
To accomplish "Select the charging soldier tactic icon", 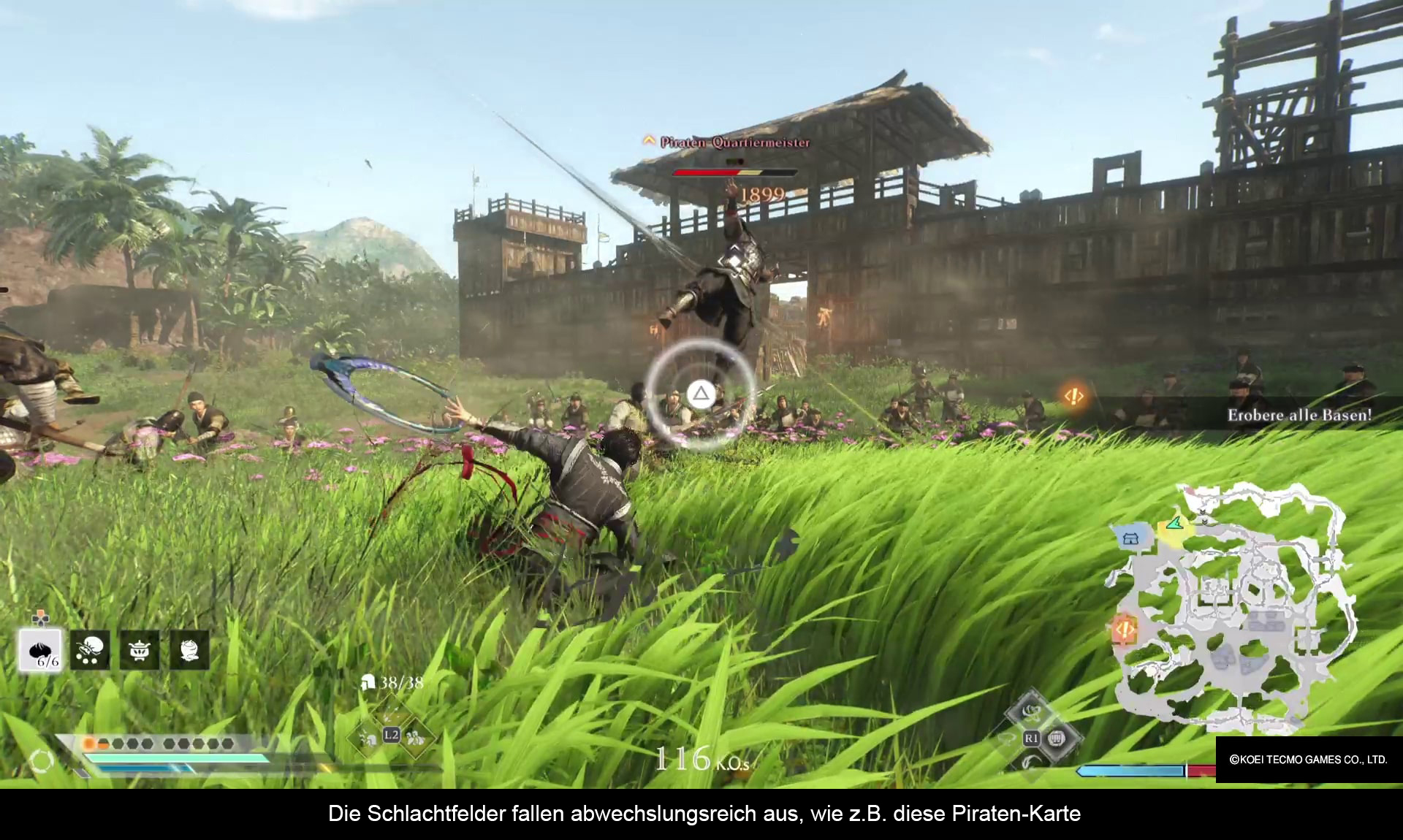I will click(x=368, y=739).
